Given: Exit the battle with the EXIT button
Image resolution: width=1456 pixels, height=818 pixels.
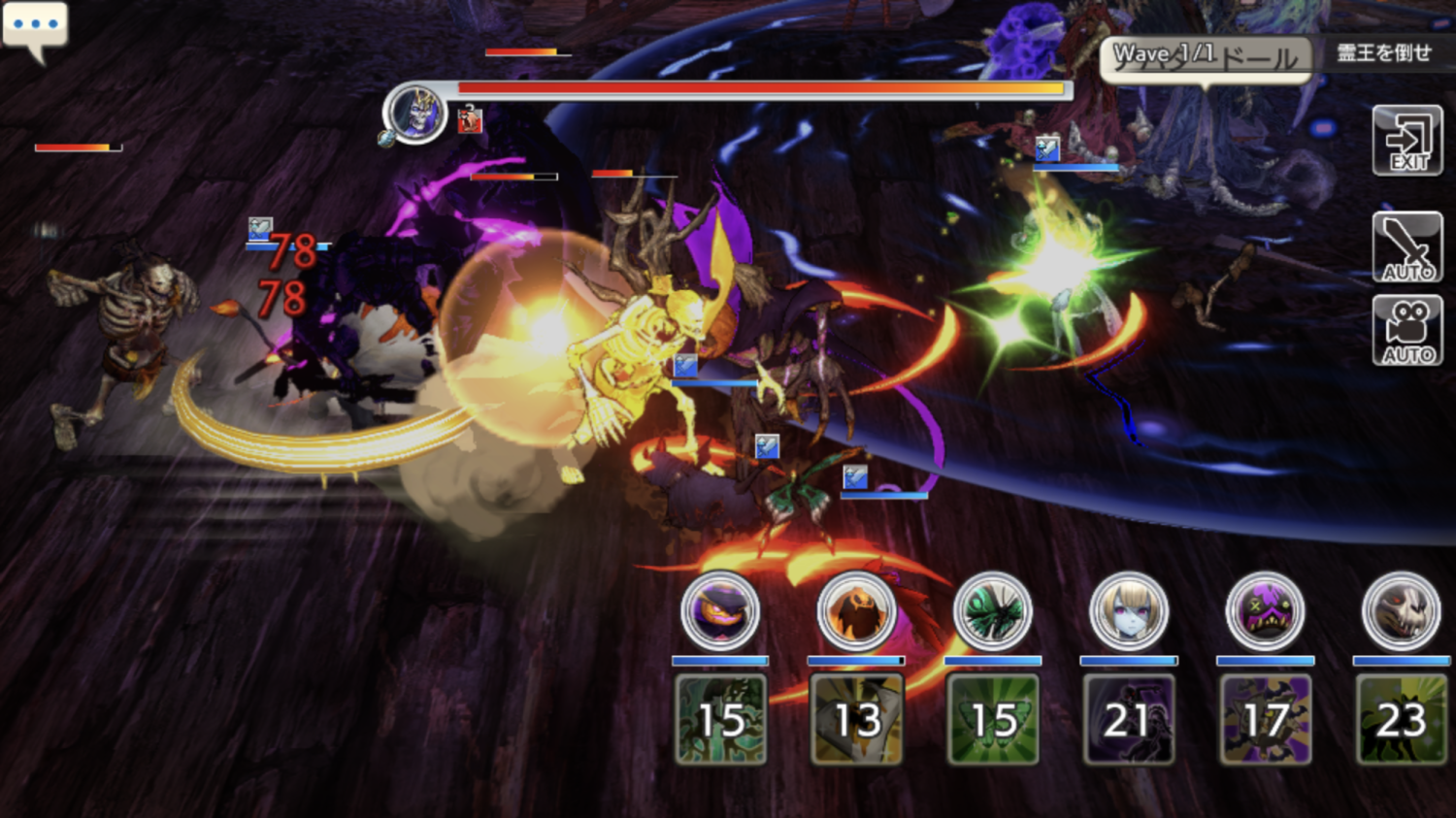Looking at the screenshot, I should (x=1407, y=141).
